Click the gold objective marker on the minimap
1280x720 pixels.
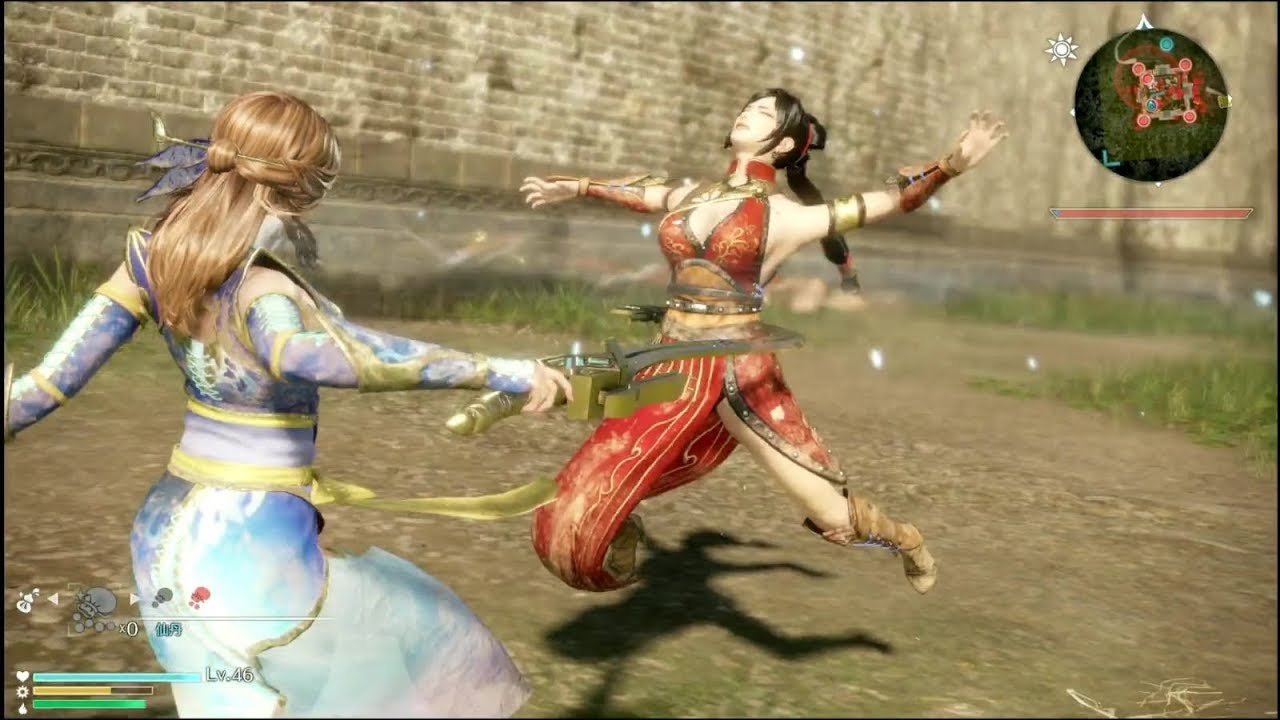pyautogui.click(x=1223, y=102)
